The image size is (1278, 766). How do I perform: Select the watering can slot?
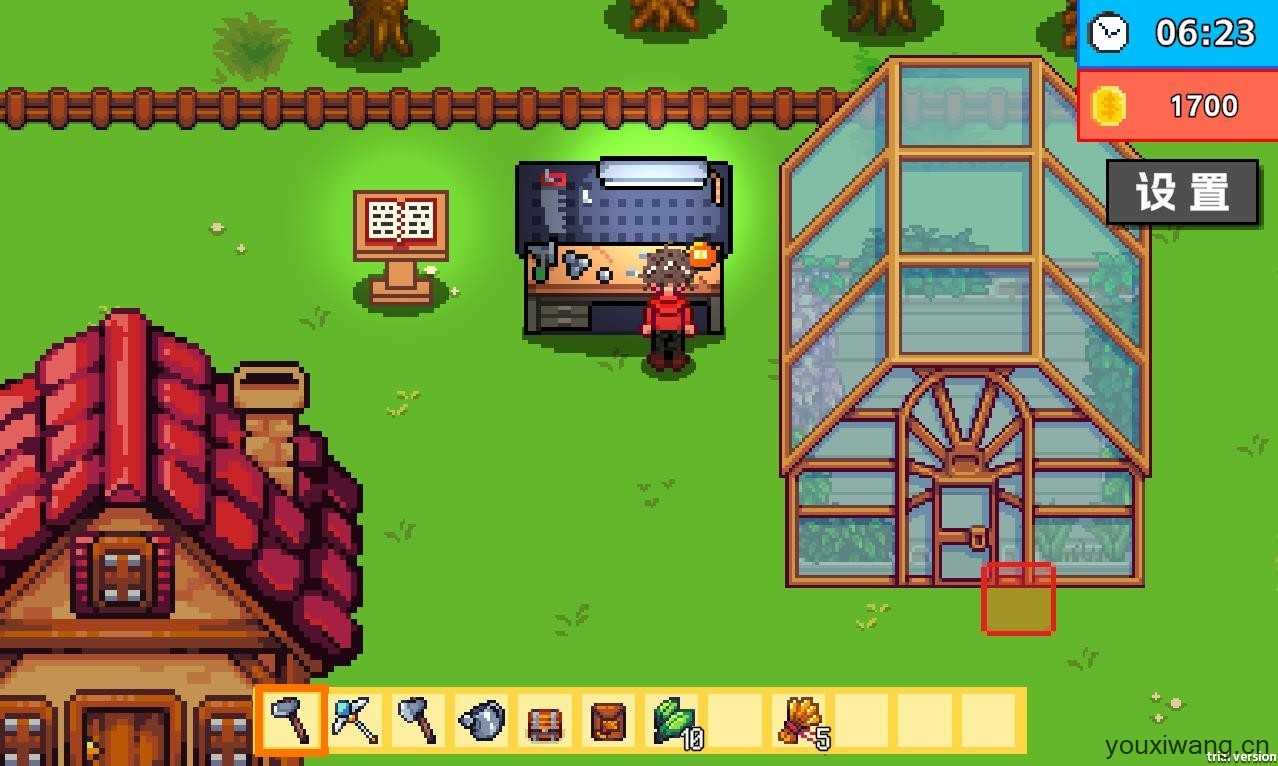(481, 720)
